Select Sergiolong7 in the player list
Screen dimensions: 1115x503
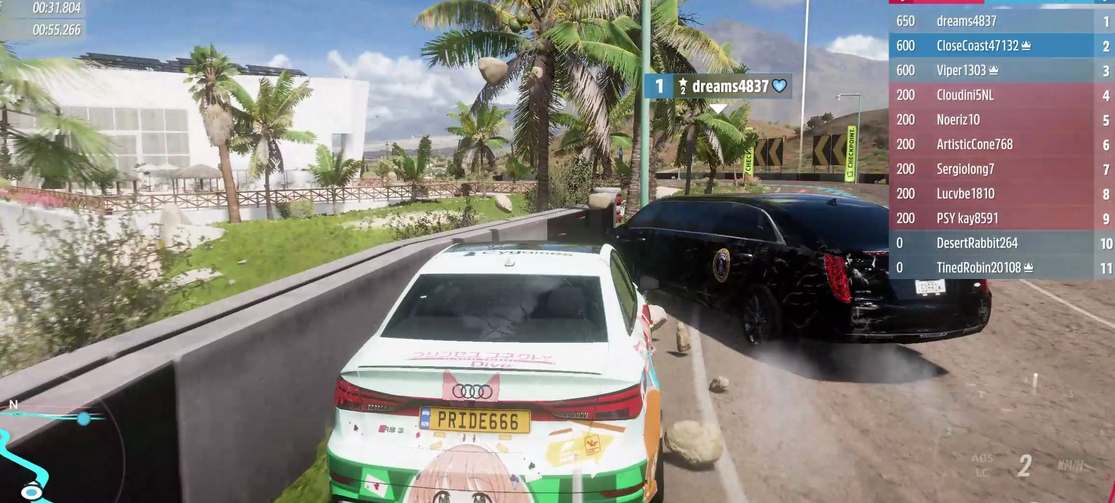(1000, 169)
